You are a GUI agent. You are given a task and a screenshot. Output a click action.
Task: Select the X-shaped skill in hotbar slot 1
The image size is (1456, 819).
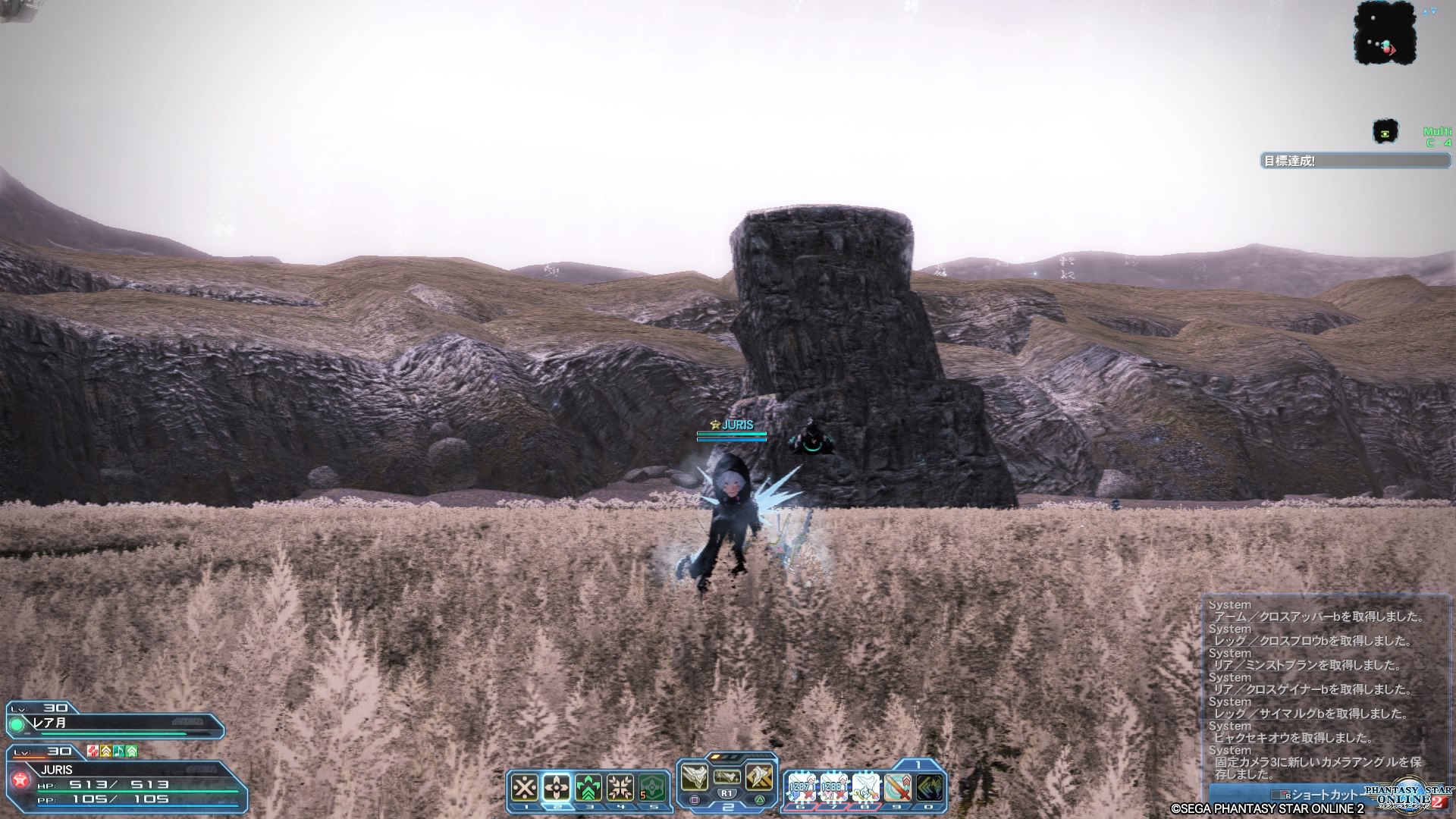pyautogui.click(x=525, y=788)
